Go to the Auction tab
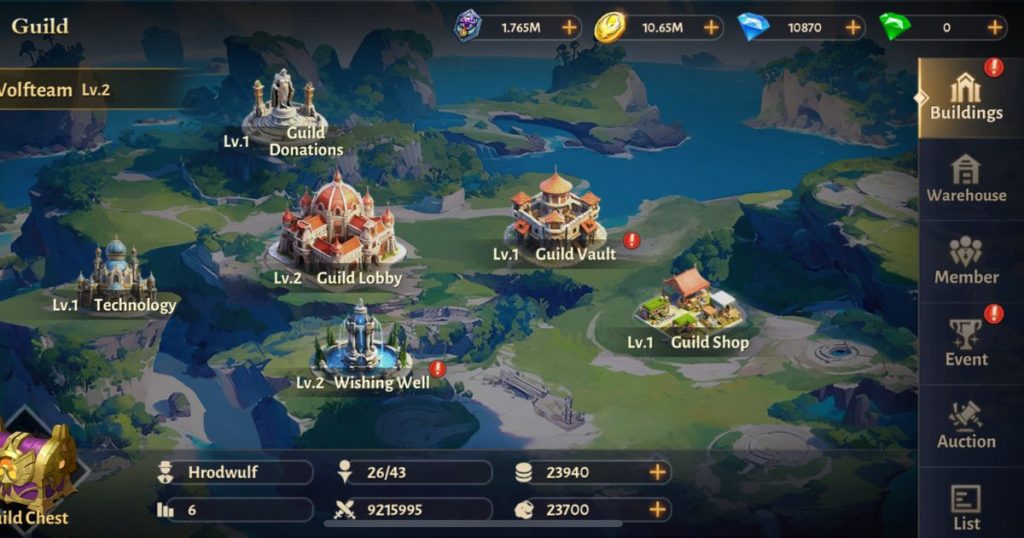The image size is (1024, 538). click(966, 425)
